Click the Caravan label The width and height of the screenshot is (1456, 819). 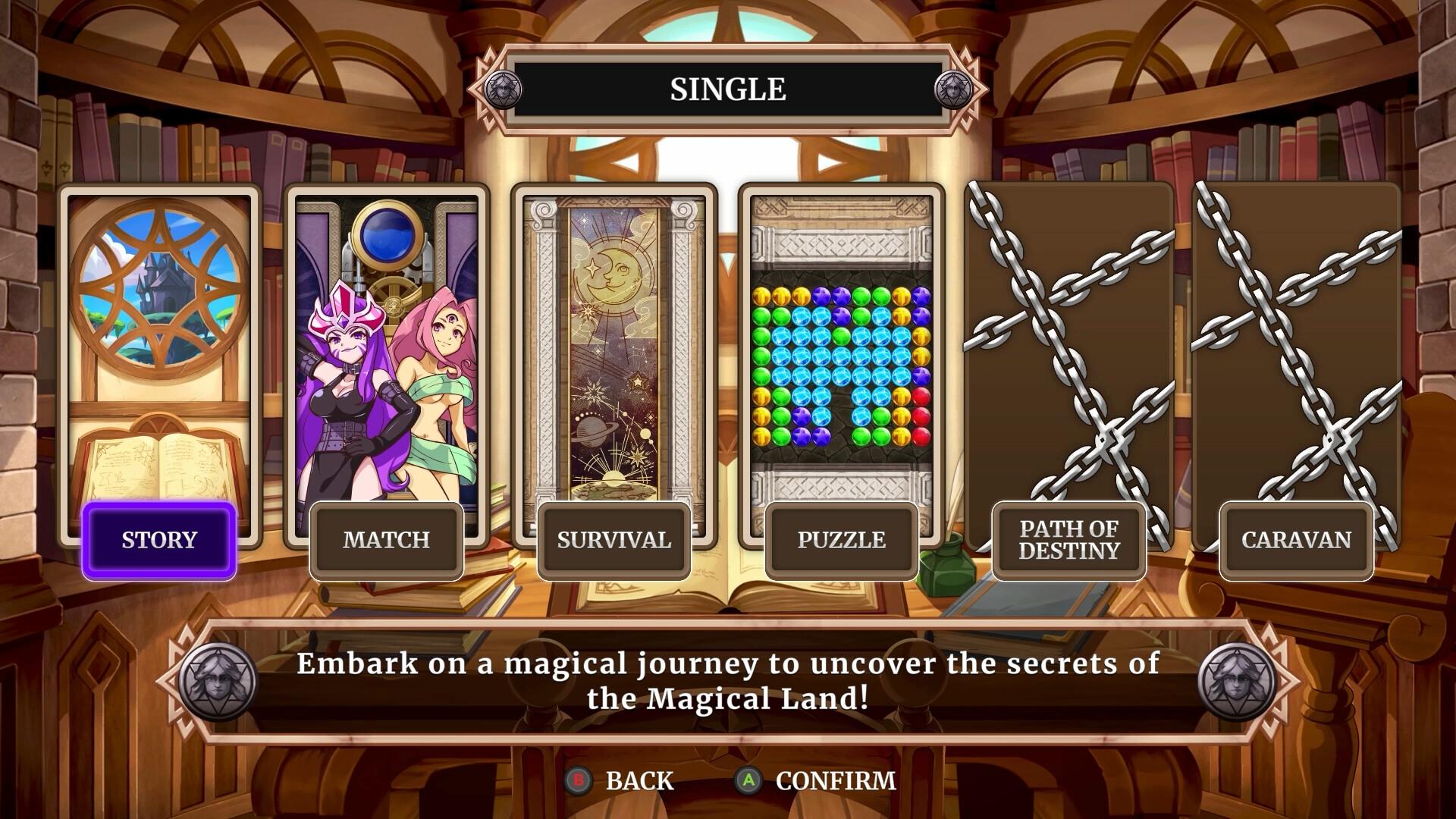pyautogui.click(x=1295, y=540)
